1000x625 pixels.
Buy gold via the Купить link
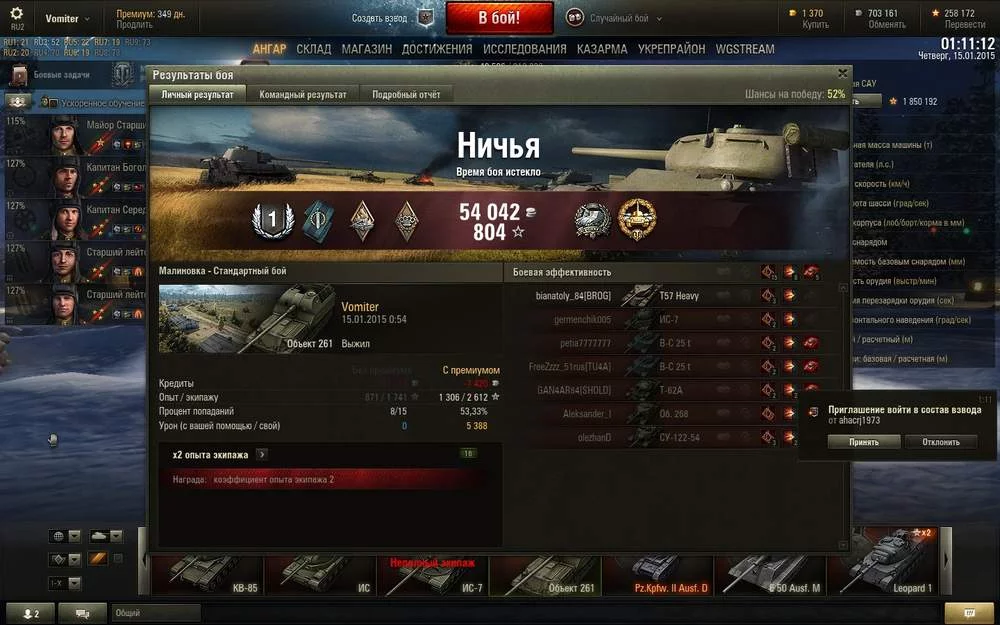[x=815, y=24]
